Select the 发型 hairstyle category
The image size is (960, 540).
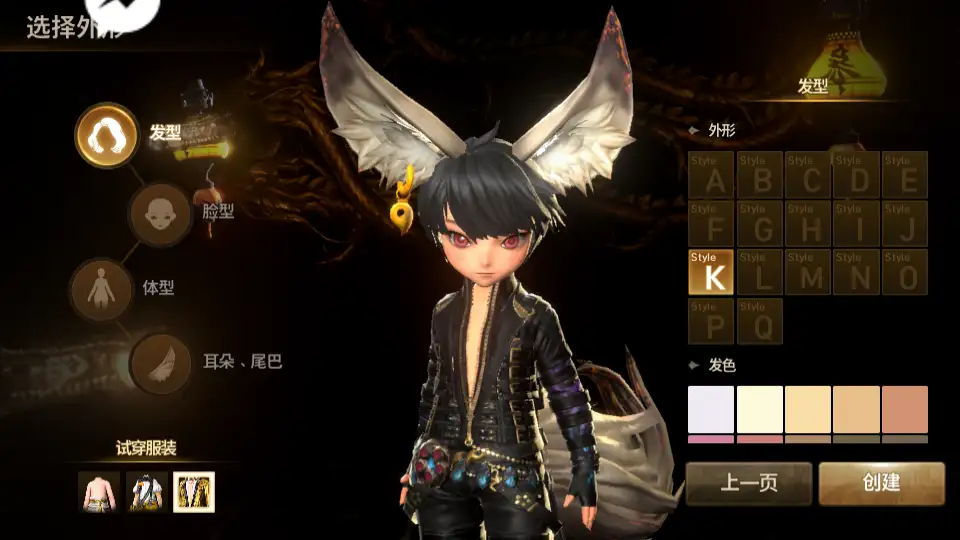(106, 135)
